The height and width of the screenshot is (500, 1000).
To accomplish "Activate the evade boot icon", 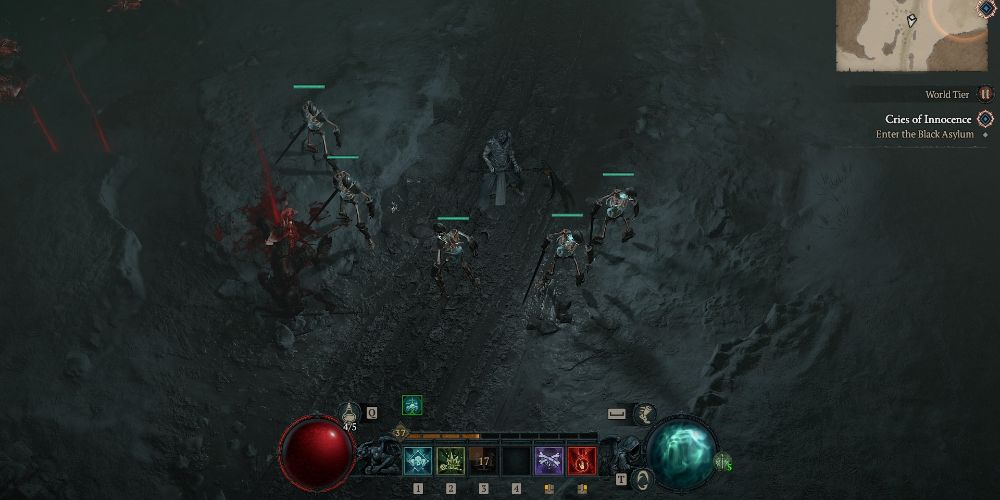I will click(x=646, y=412).
